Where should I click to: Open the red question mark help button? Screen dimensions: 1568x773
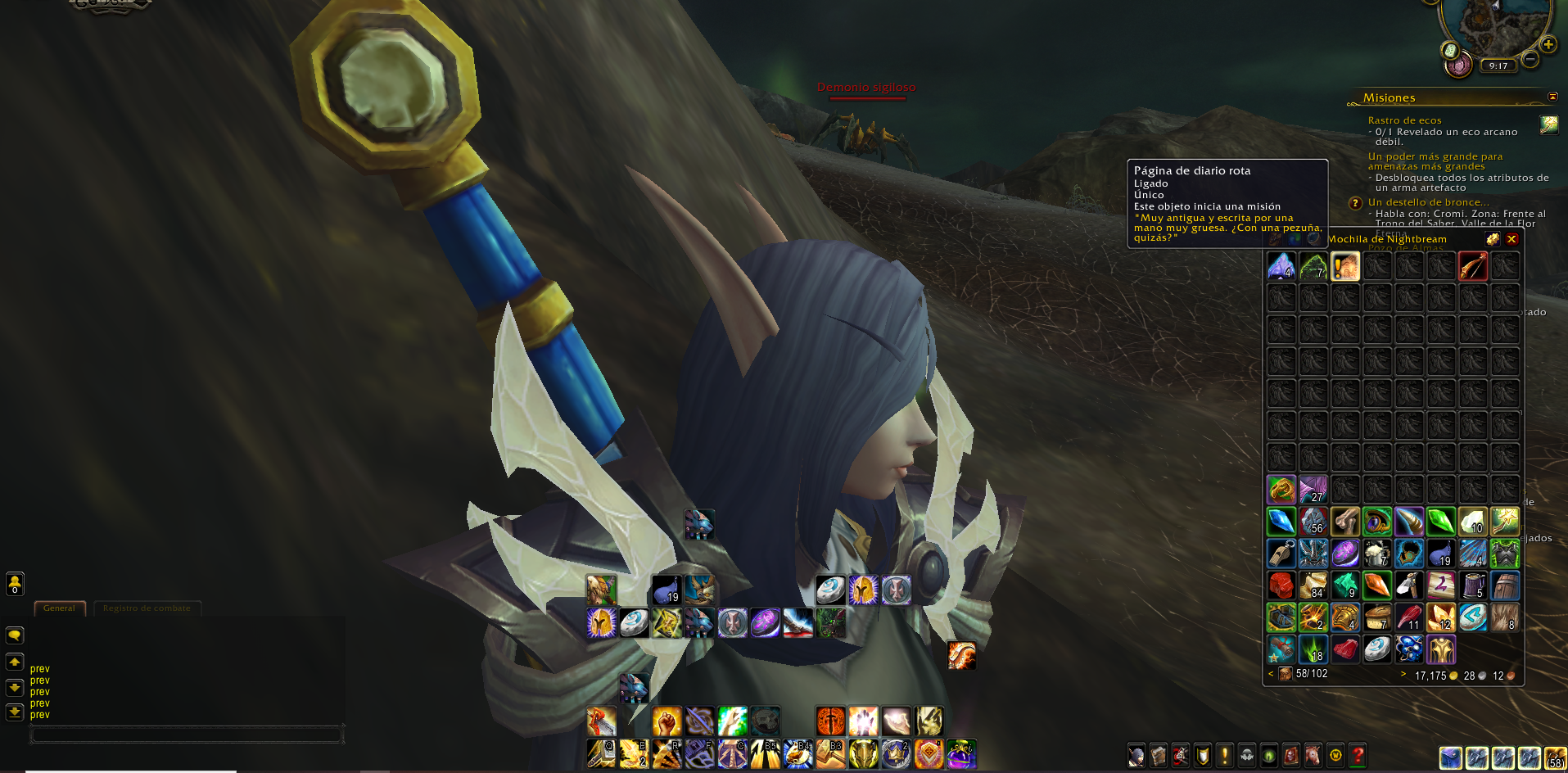tap(1358, 755)
